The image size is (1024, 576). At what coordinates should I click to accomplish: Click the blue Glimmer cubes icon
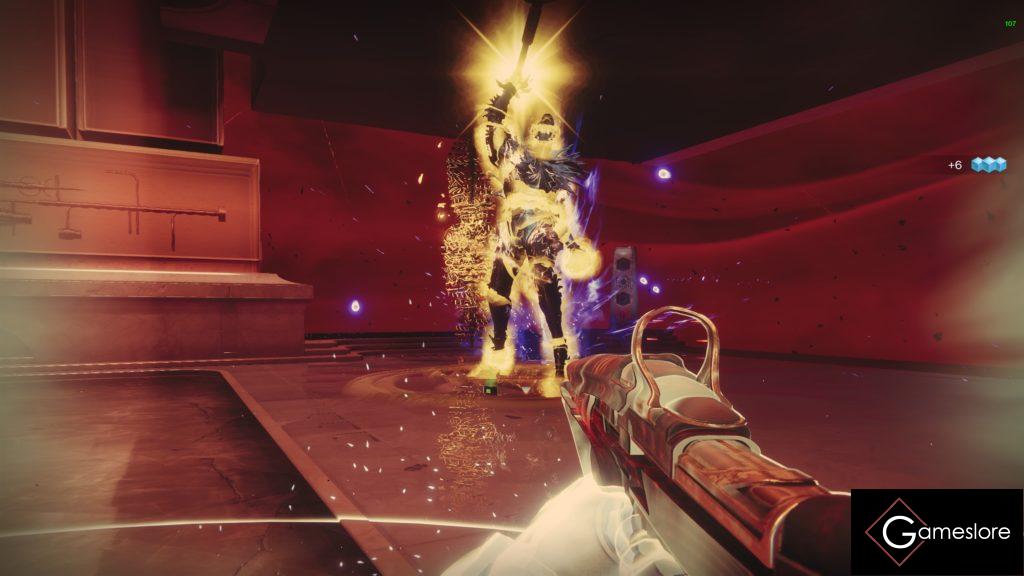pyautogui.click(x=988, y=164)
